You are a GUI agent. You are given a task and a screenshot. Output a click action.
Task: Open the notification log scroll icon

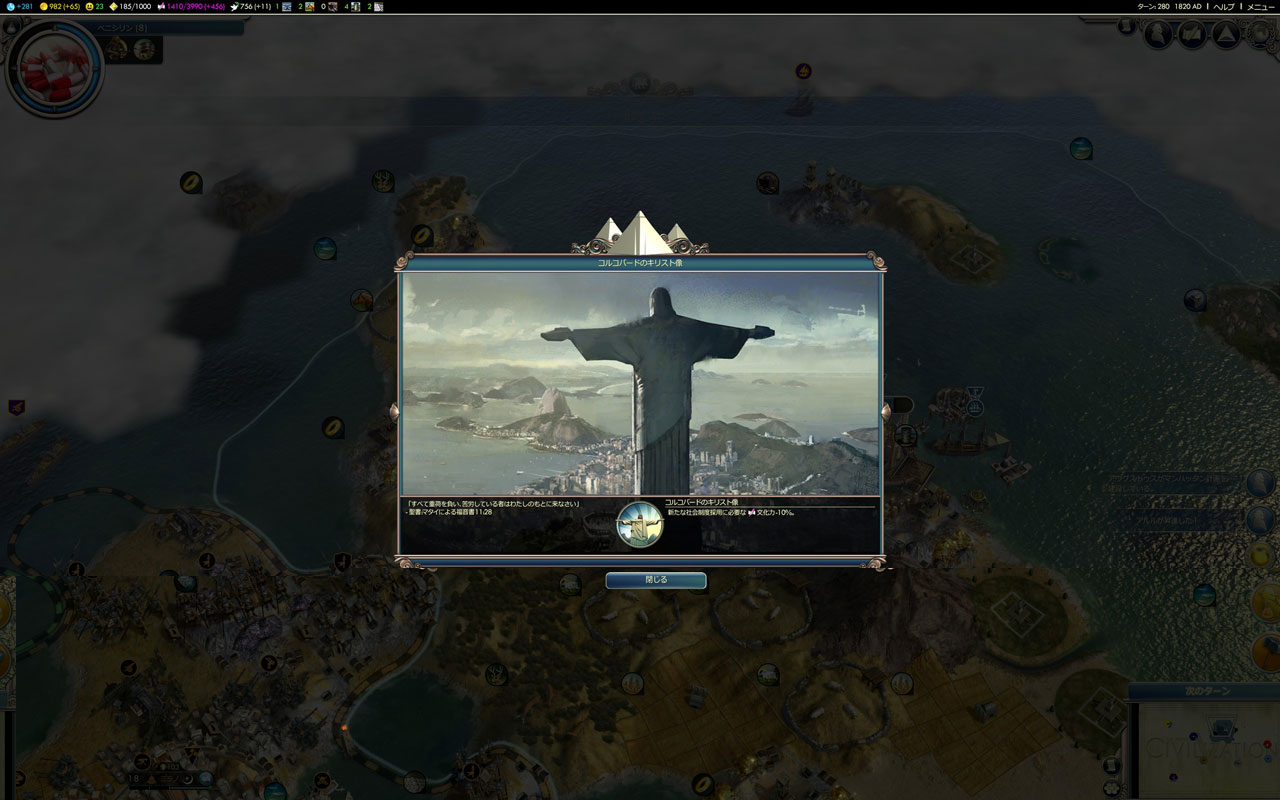tap(1192, 35)
